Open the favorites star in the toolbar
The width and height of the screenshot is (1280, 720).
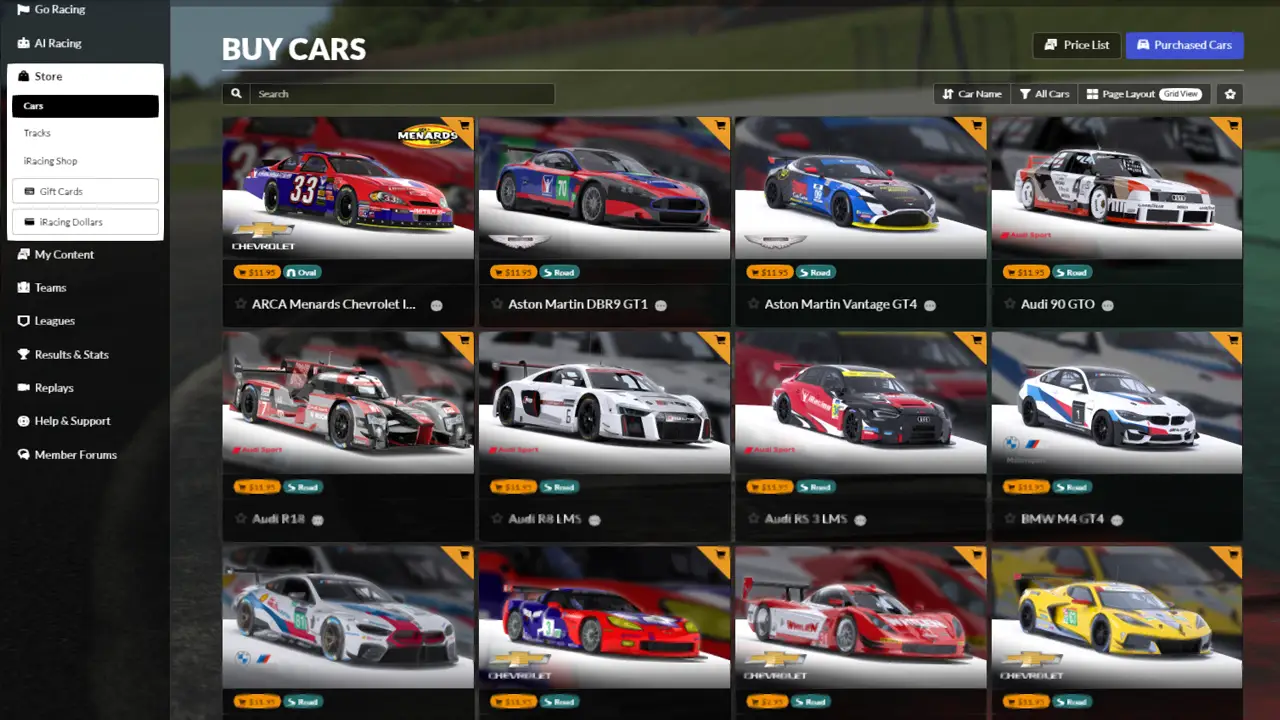tap(1229, 93)
